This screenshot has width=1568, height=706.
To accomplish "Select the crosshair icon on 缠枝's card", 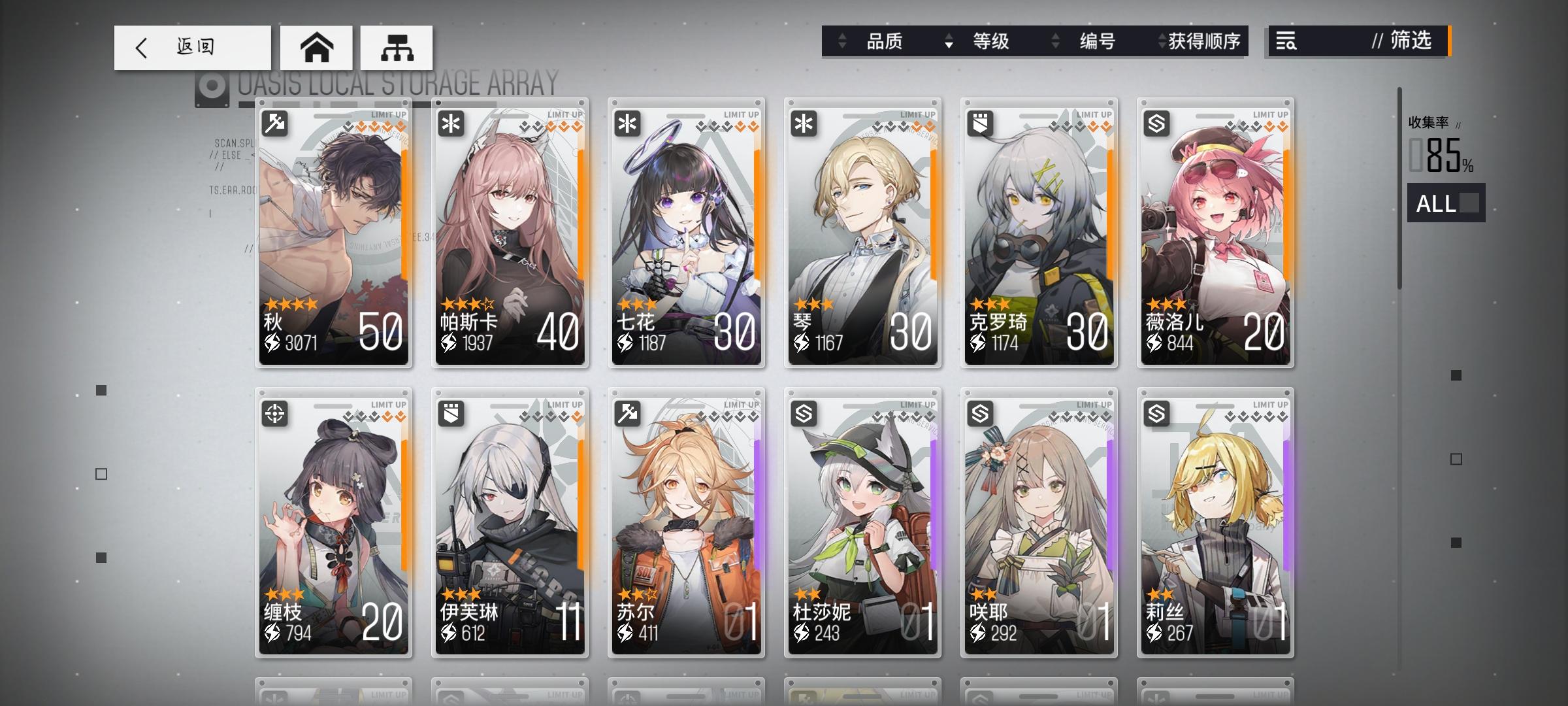I will pyautogui.click(x=275, y=414).
